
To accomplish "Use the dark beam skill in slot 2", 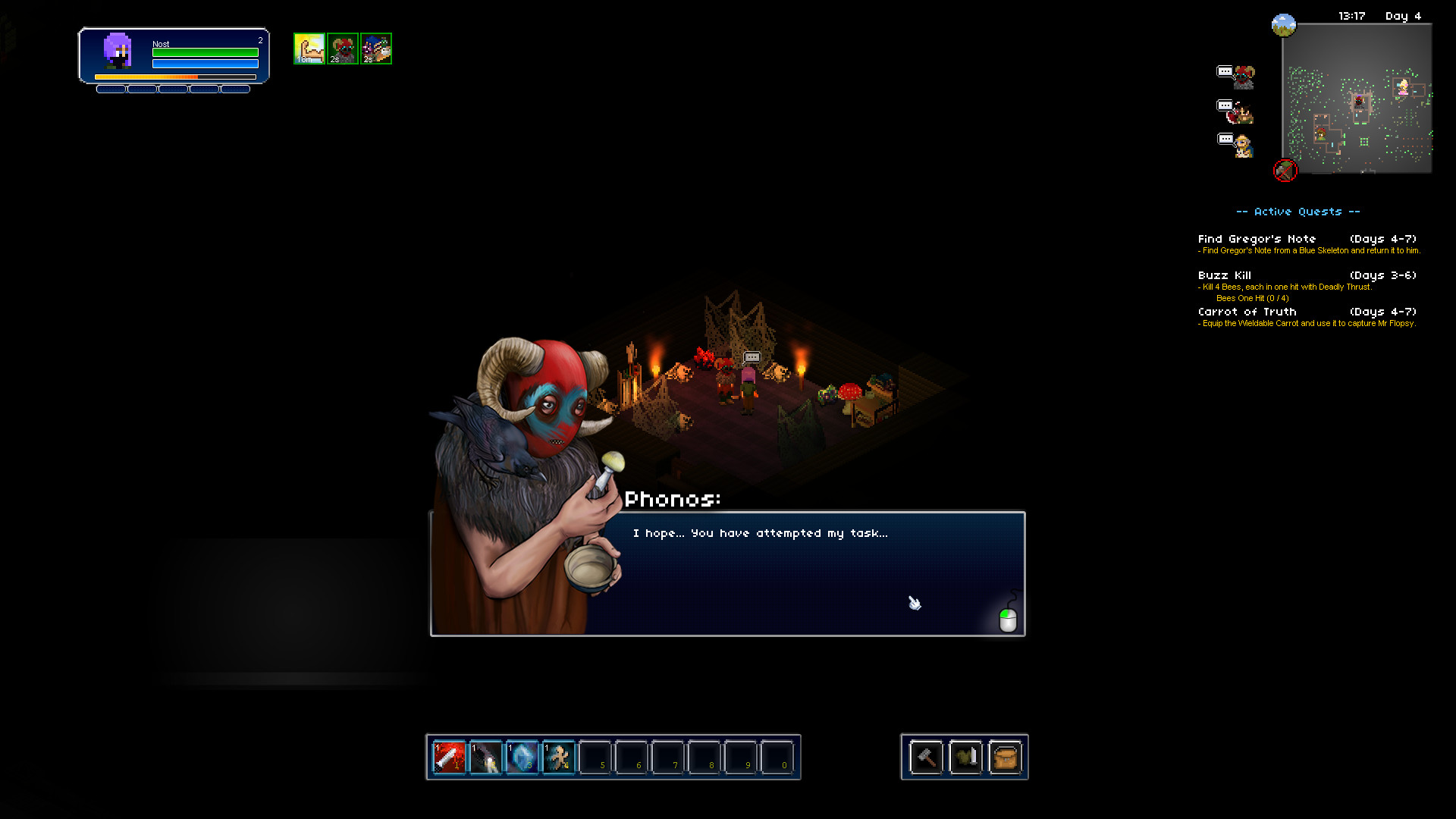I will pos(485,757).
